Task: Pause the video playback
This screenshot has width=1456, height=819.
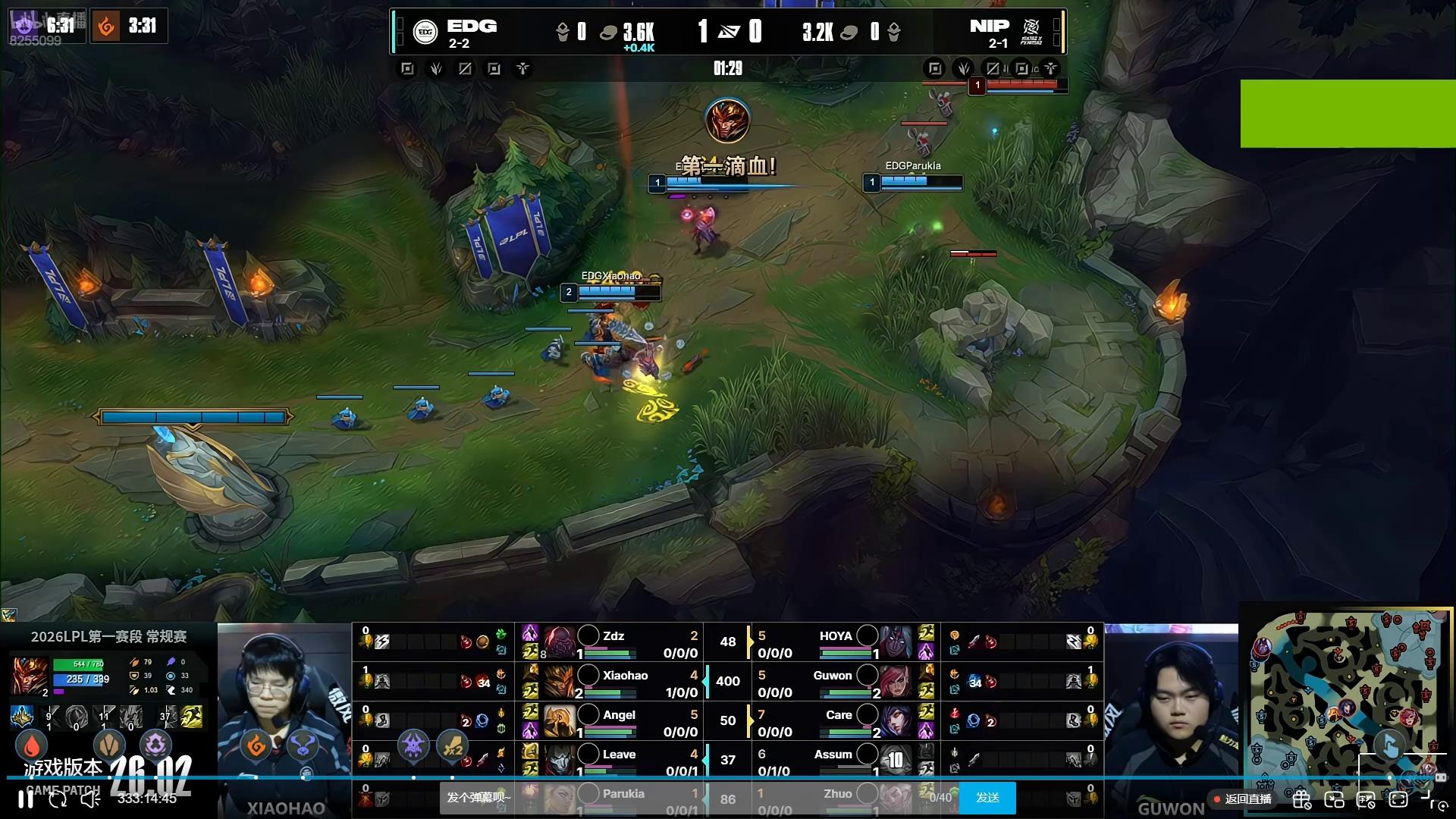Action: coord(26,799)
